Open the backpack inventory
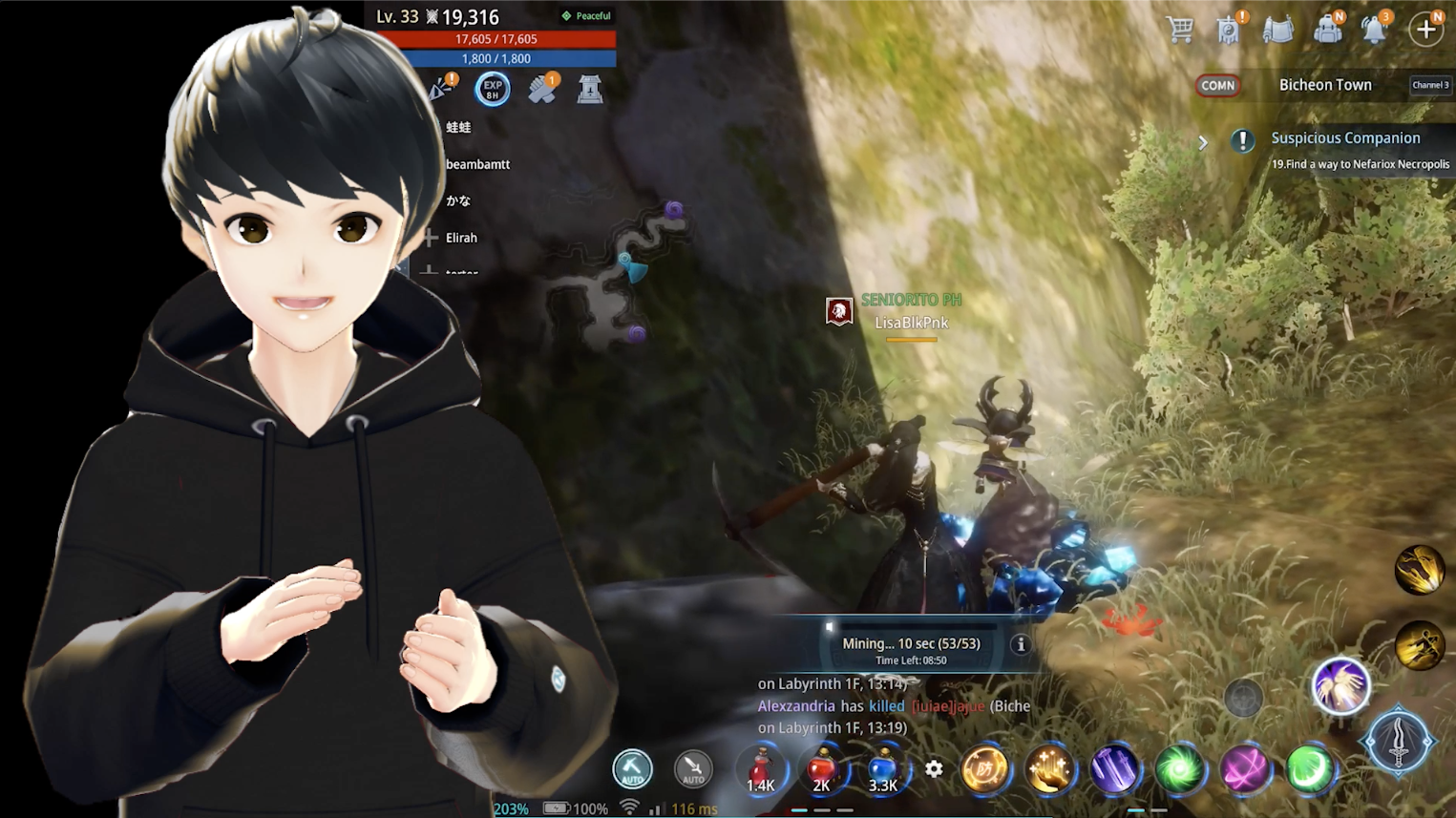The width and height of the screenshot is (1456, 818). coord(1327,29)
